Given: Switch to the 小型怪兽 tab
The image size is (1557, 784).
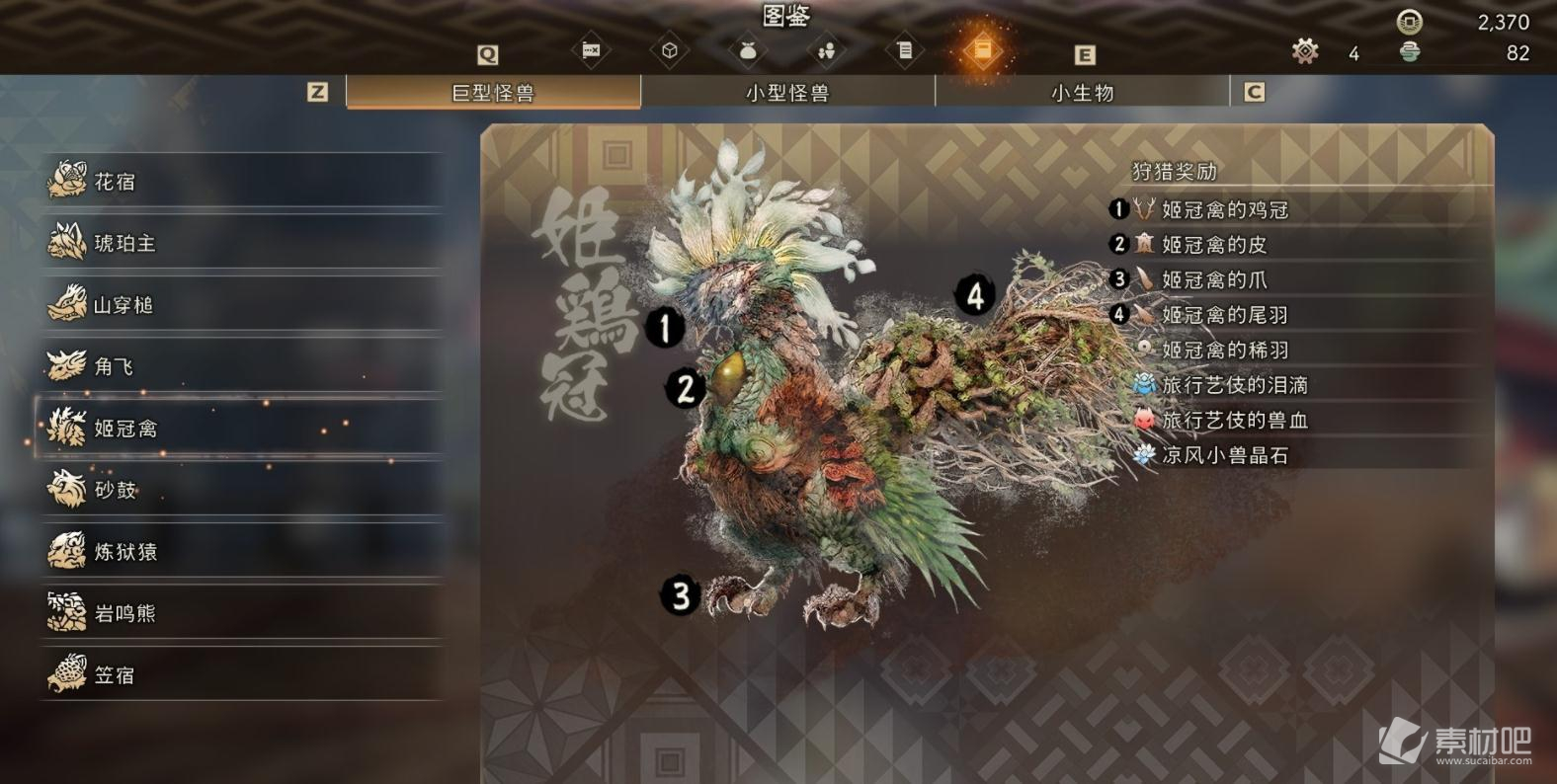Looking at the screenshot, I should click(787, 93).
